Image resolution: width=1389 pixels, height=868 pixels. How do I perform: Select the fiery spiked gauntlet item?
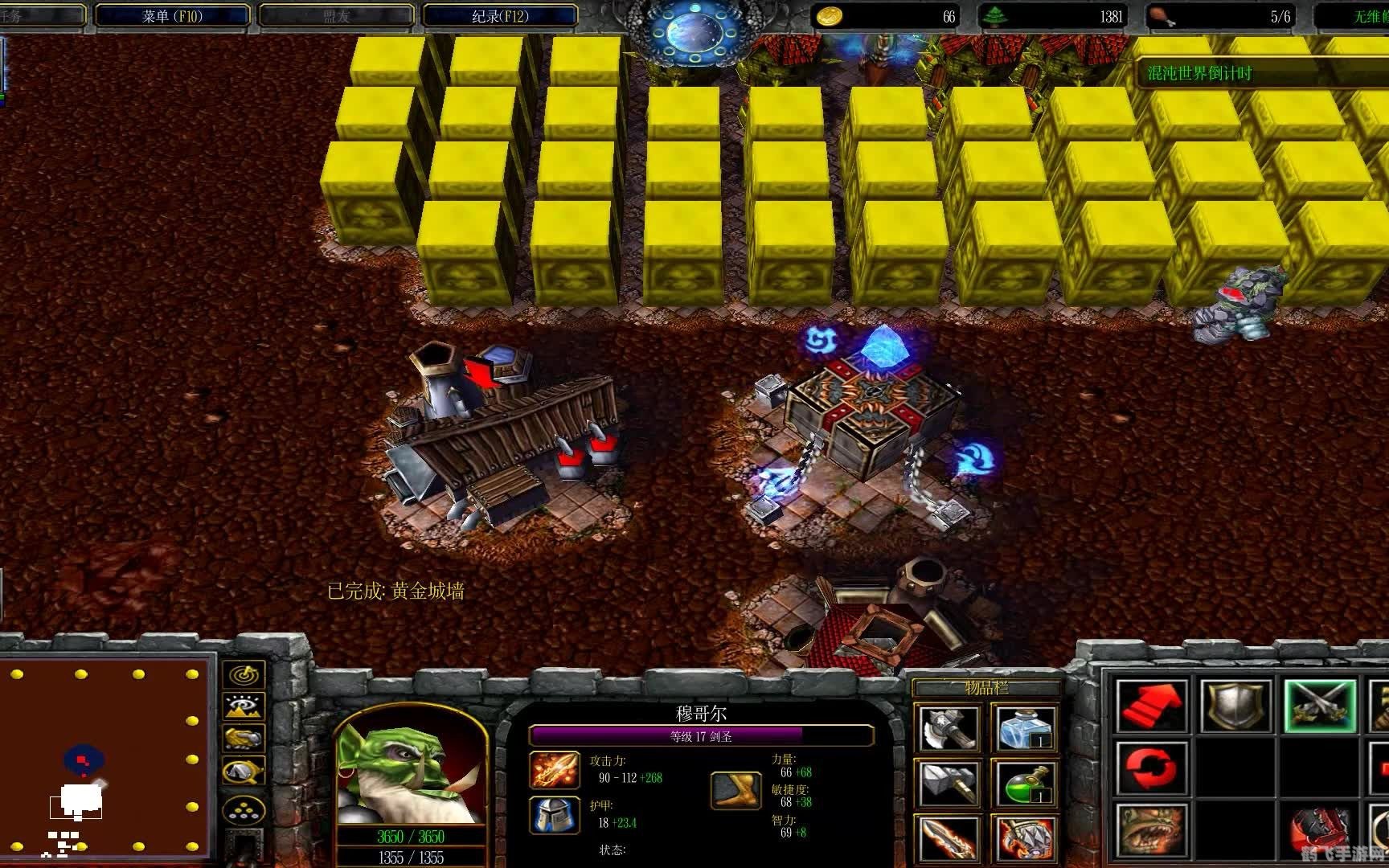point(1024,837)
